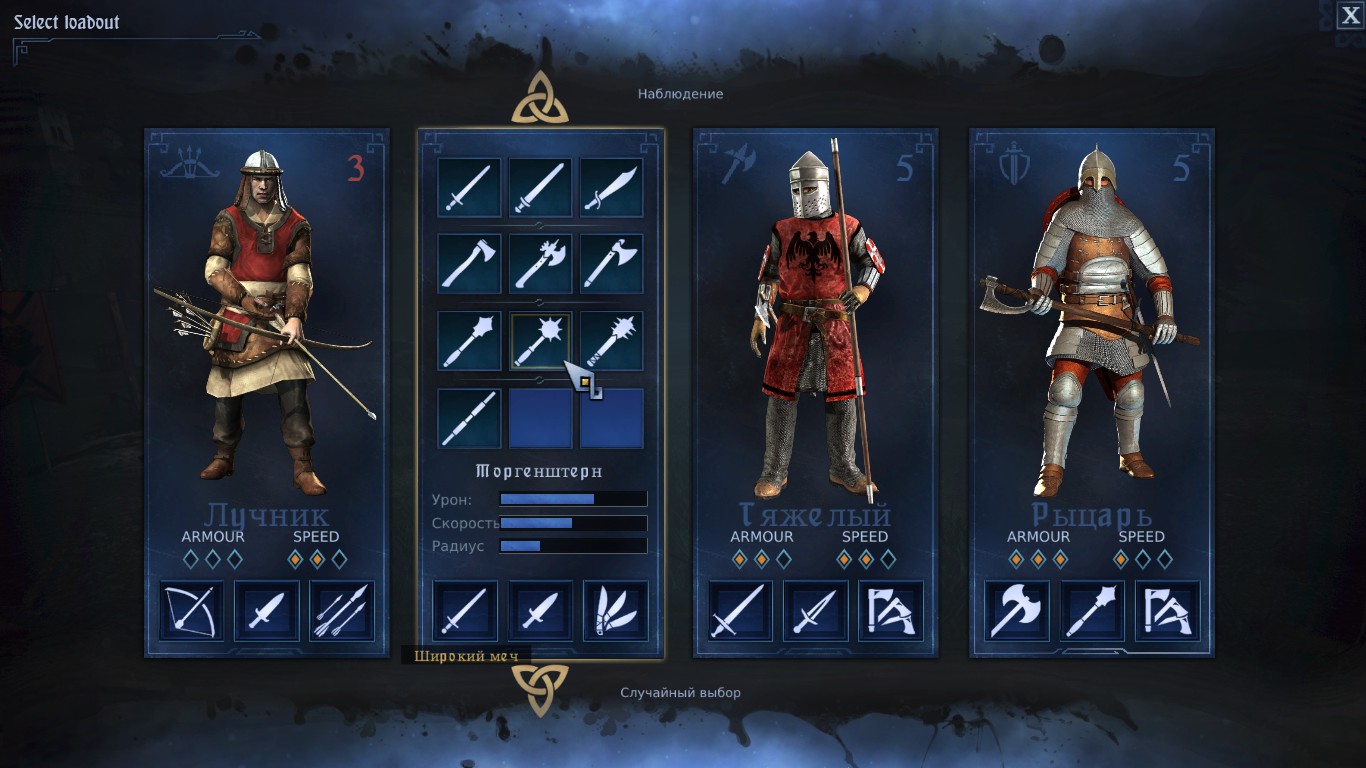Pick the plain hatchet weapon slot
This screenshot has height=768, width=1366.
(469, 264)
